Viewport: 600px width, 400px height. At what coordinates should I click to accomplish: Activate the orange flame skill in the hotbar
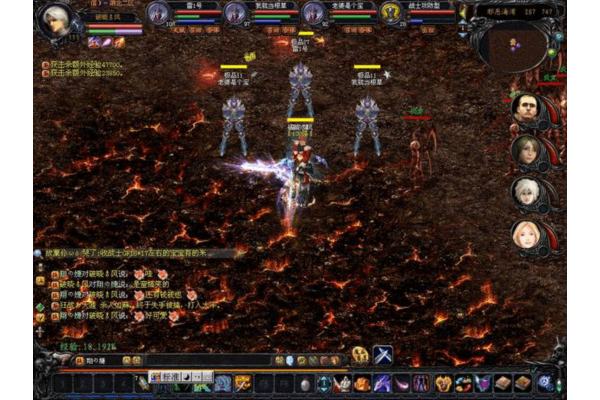362,383
